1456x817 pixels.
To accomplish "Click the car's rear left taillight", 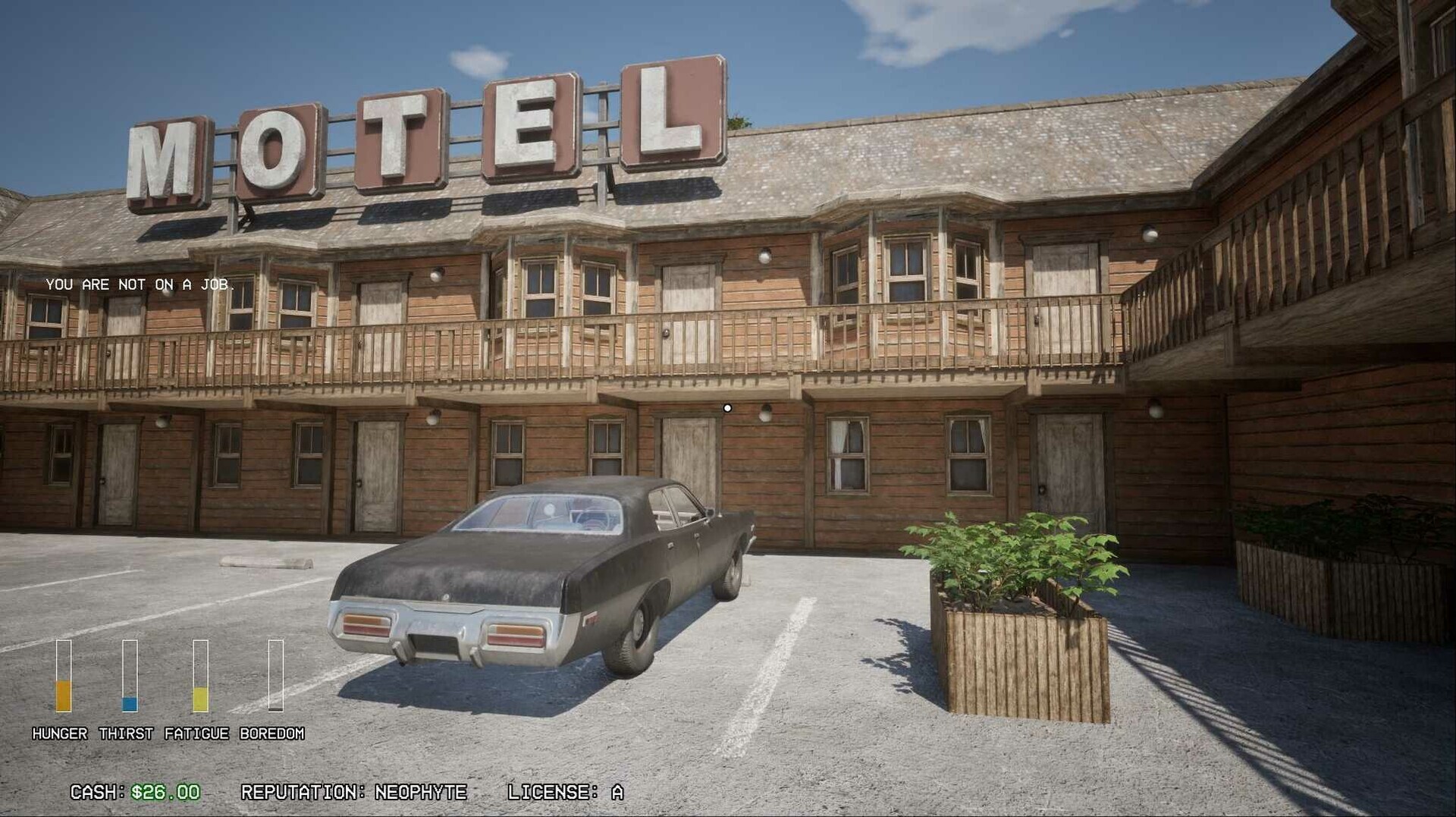I will pos(365,624).
